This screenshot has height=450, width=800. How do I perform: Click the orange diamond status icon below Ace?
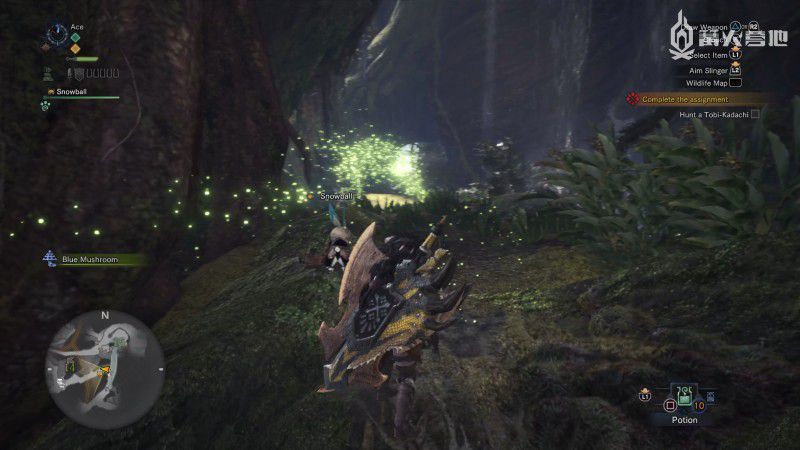click(75, 49)
